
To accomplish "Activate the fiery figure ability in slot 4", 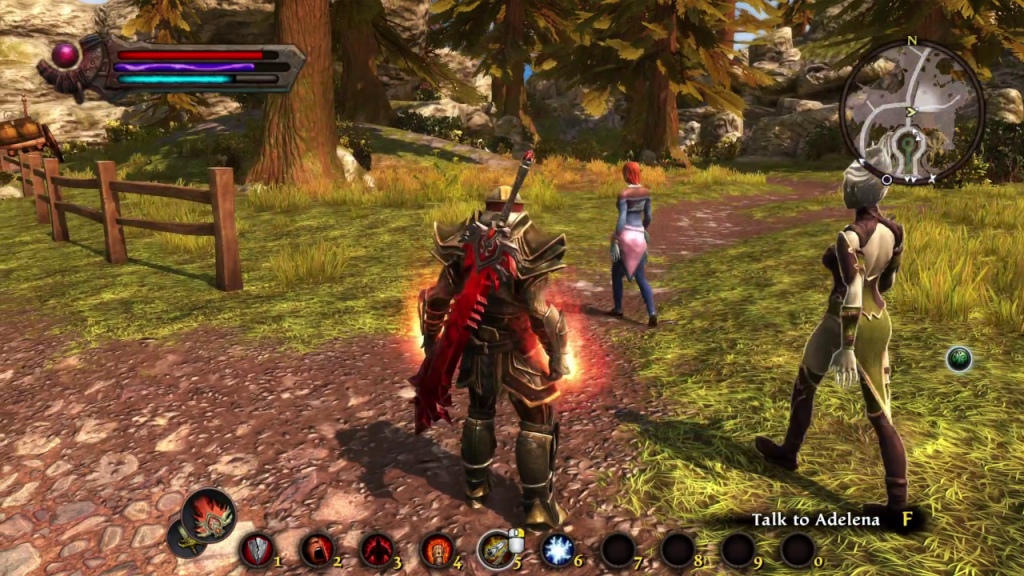I will click(437, 549).
